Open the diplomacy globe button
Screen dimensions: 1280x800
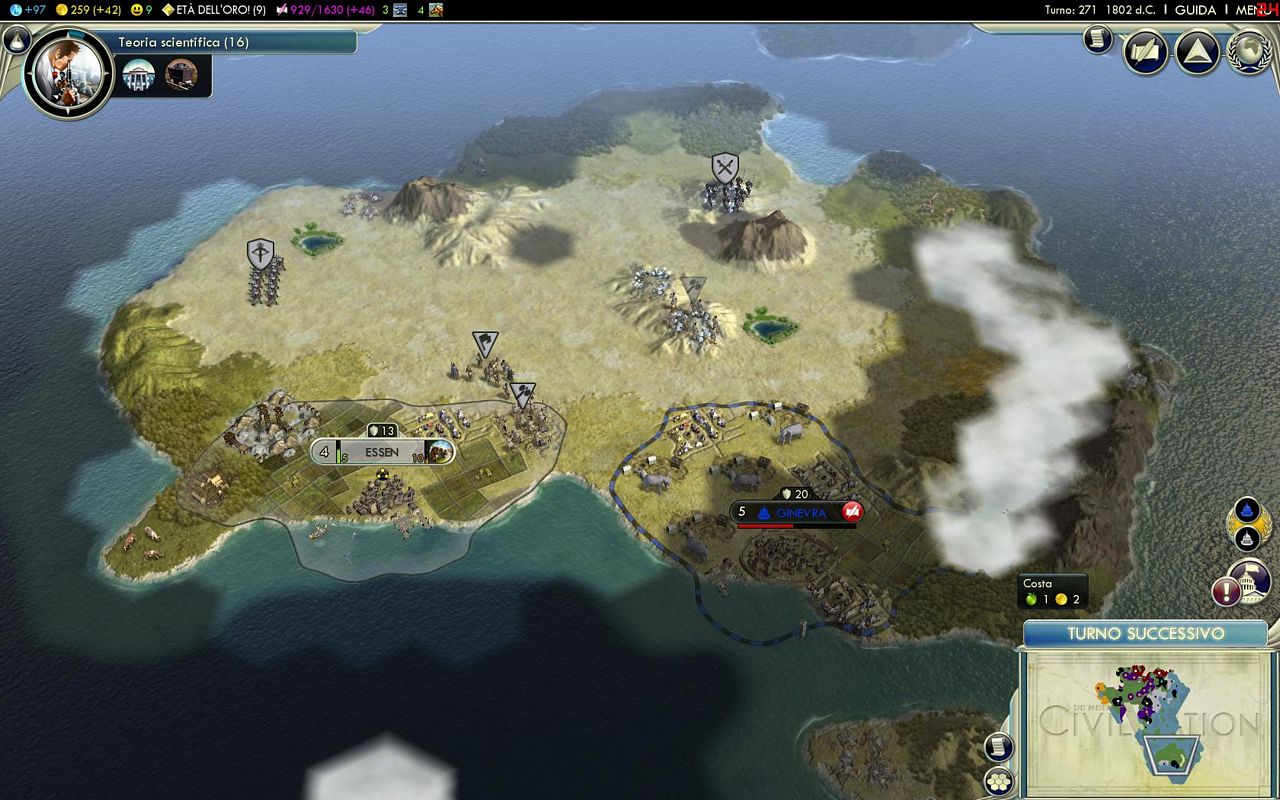click(1247, 52)
